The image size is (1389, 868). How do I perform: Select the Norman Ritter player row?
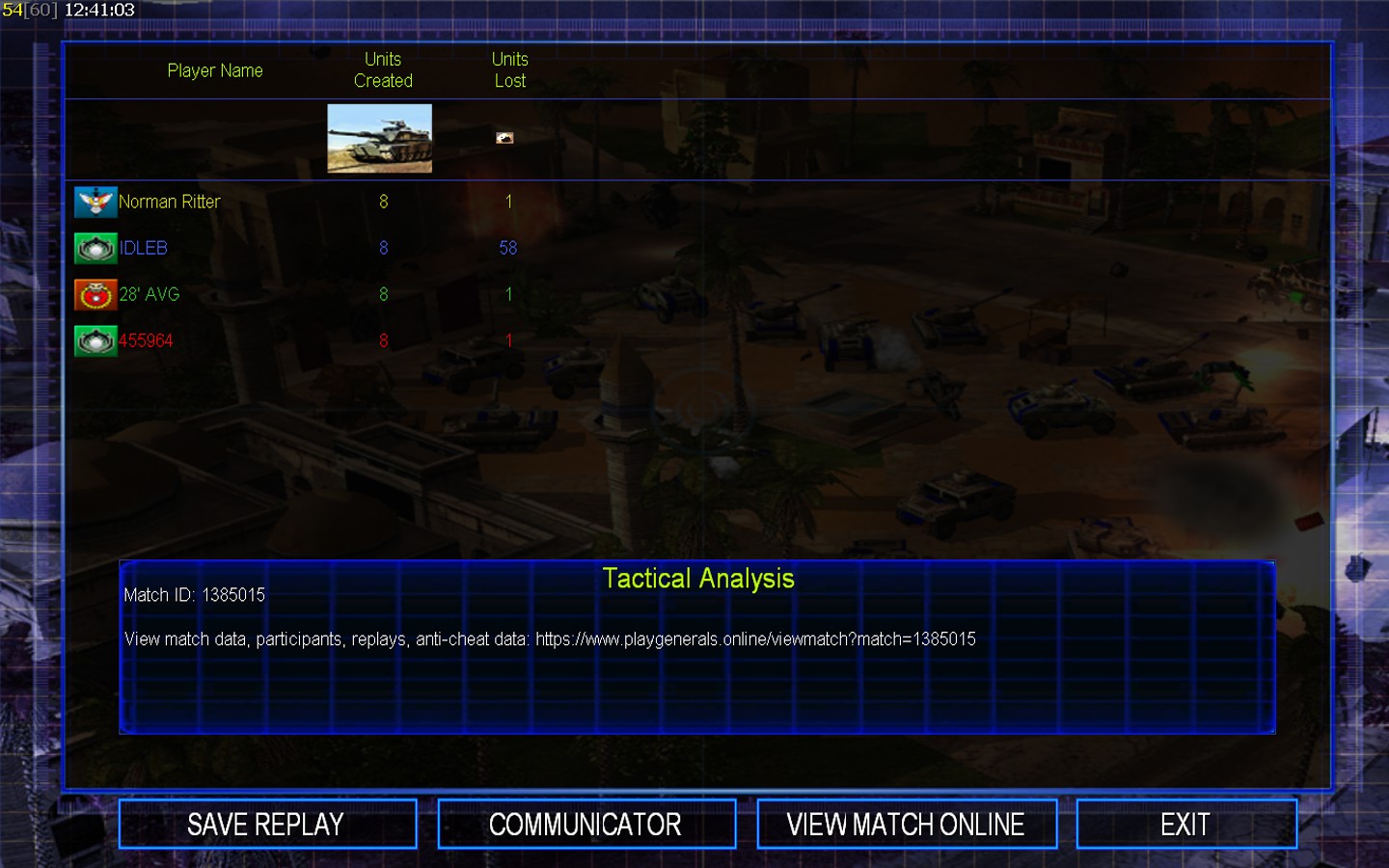pyautogui.click(x=170, y=202)
